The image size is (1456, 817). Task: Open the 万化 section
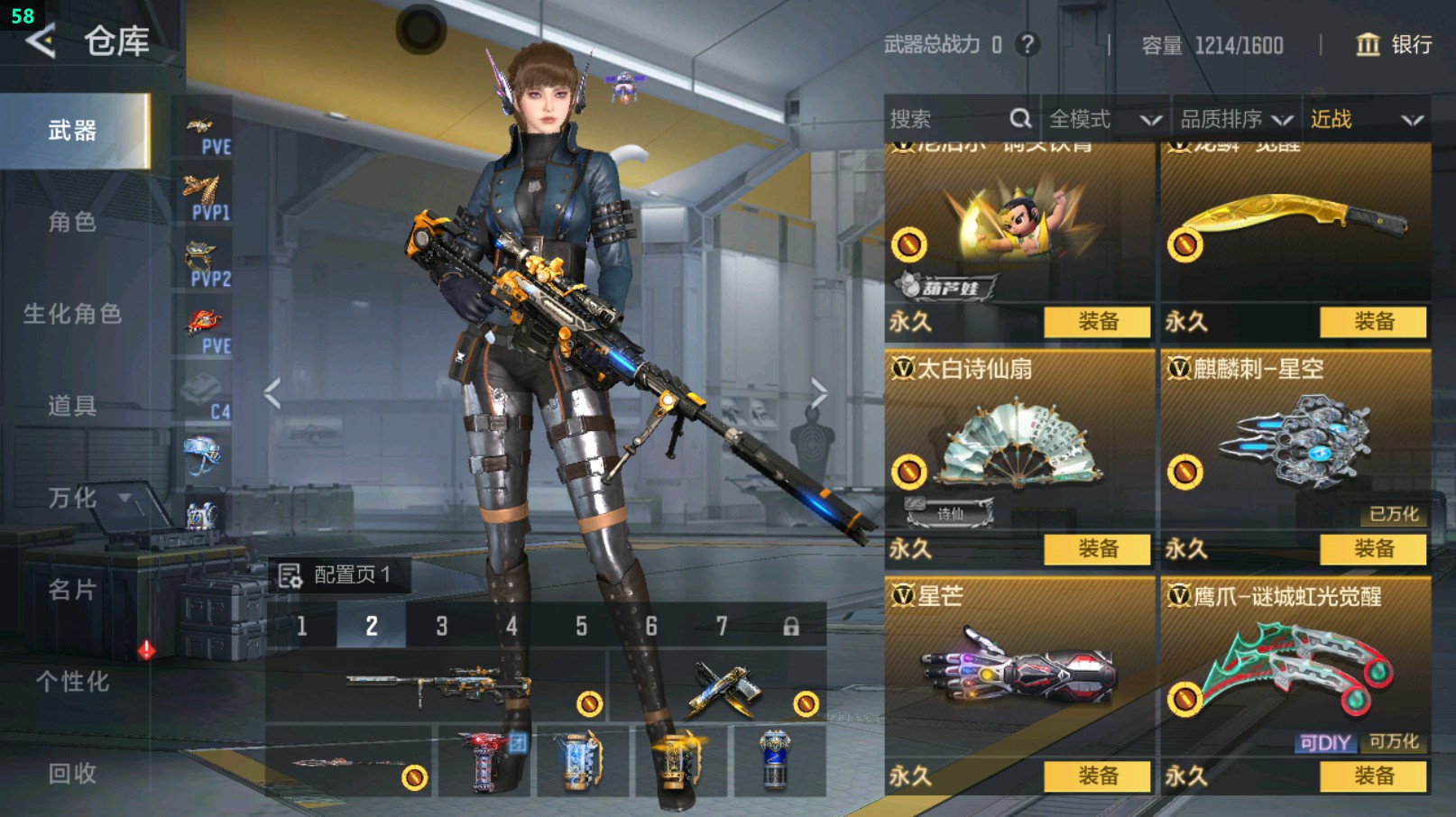point(72,498)
